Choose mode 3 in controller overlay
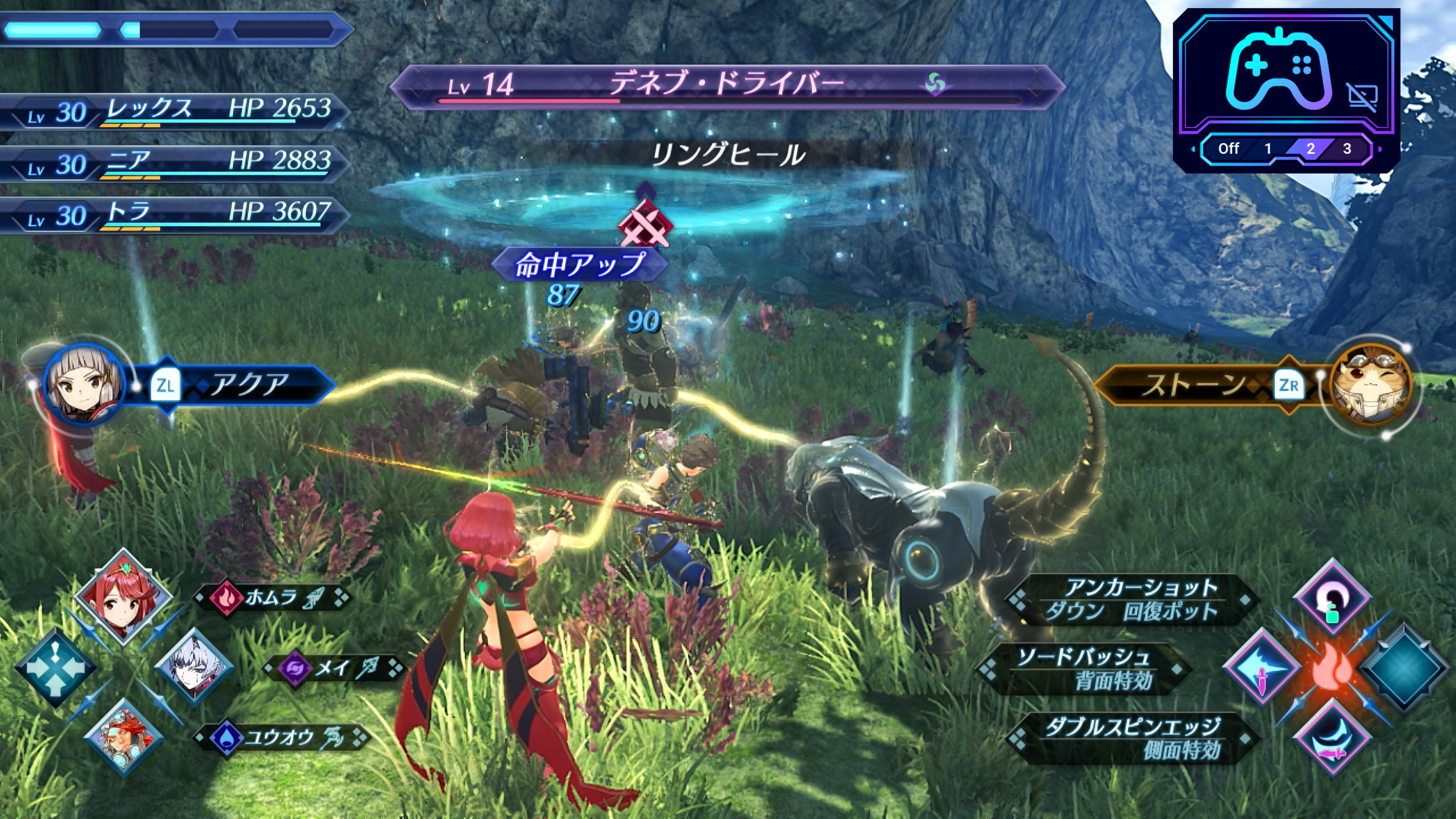 pyautogui.click(x=1347, y=149)
